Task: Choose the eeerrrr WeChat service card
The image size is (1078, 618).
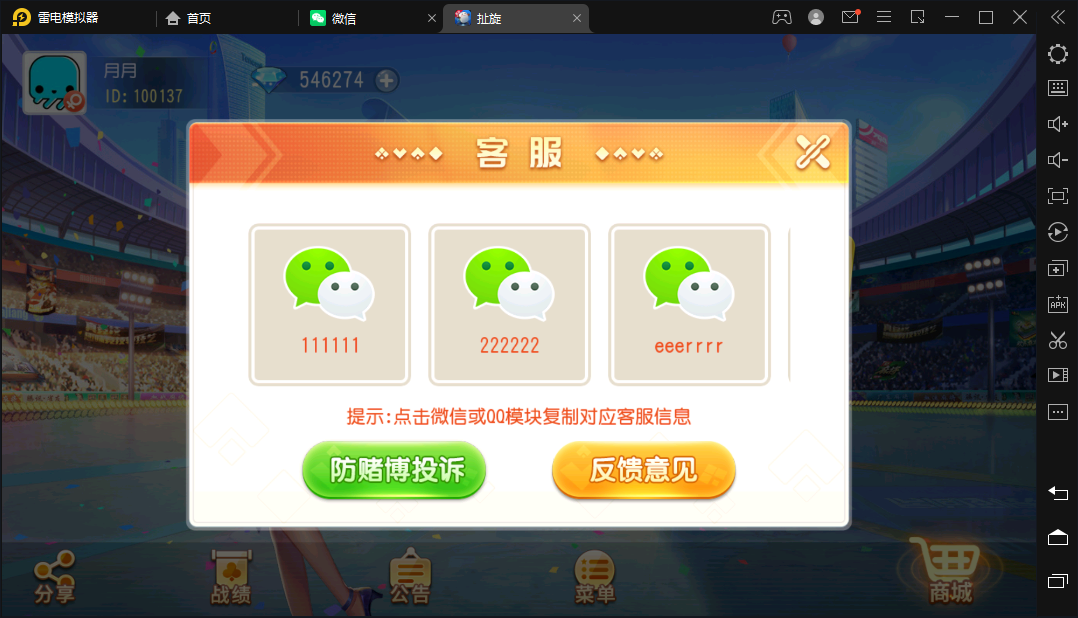Action: [x=689, y=304]
